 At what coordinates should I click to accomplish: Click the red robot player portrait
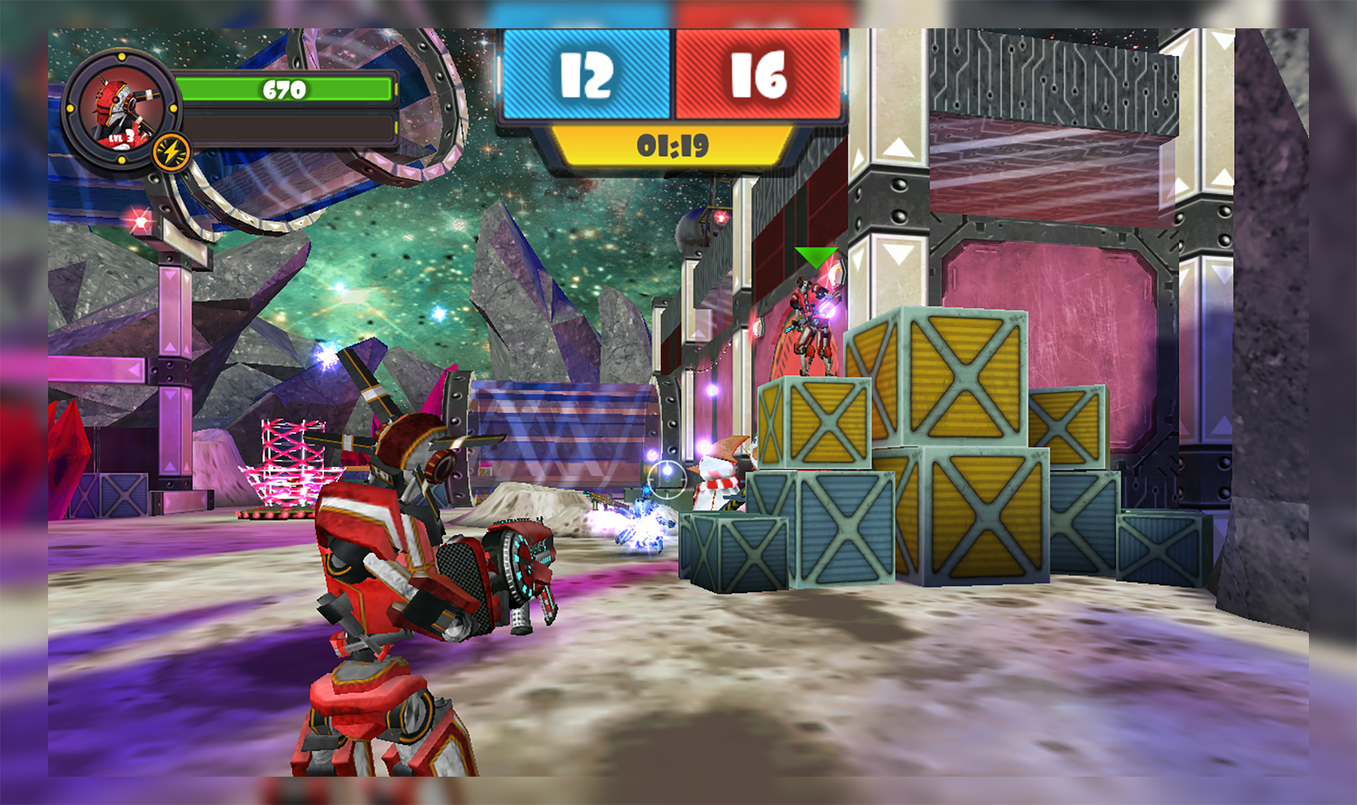click(x=121, y=108)
